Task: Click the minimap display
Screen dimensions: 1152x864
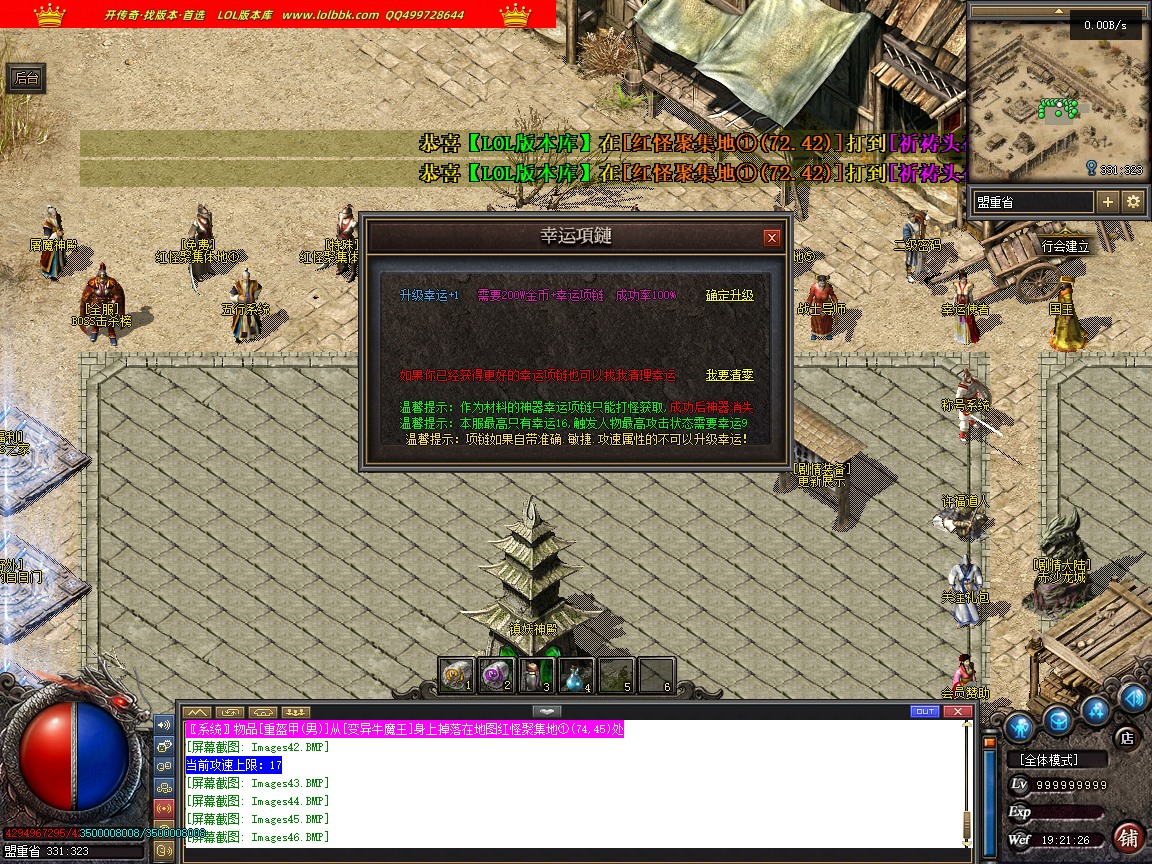Action: tap(1058, 98)
